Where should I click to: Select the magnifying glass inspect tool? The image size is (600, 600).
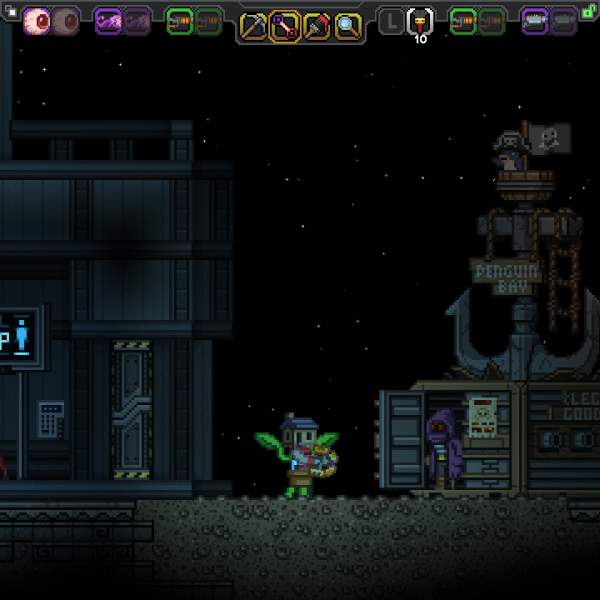(347, 26)
